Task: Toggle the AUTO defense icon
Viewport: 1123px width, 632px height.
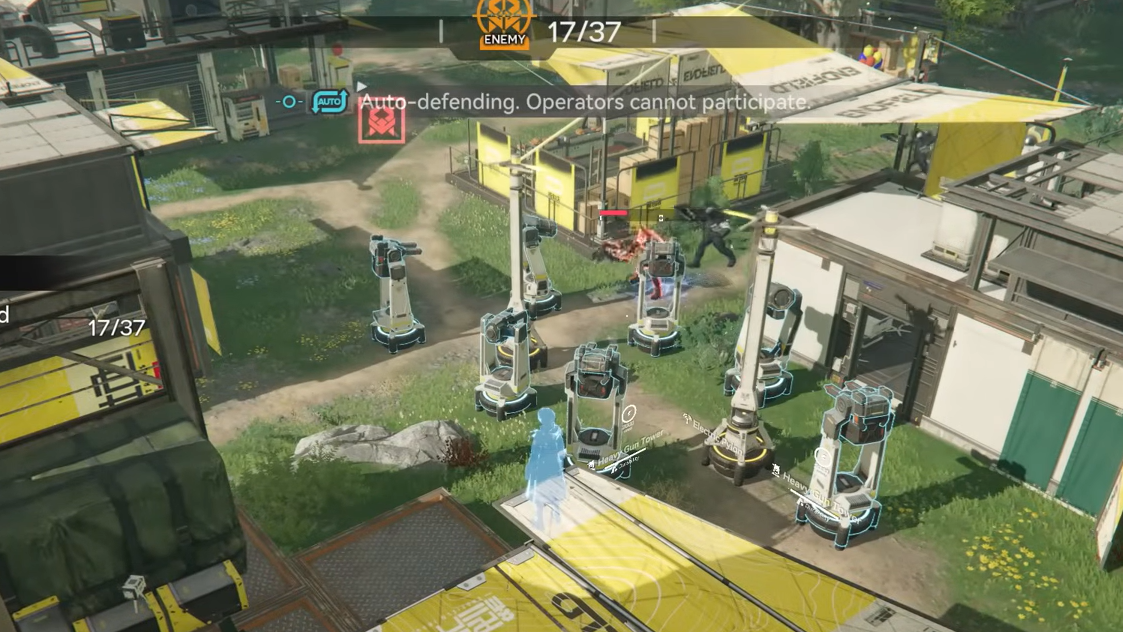Action: click(330, 102)
